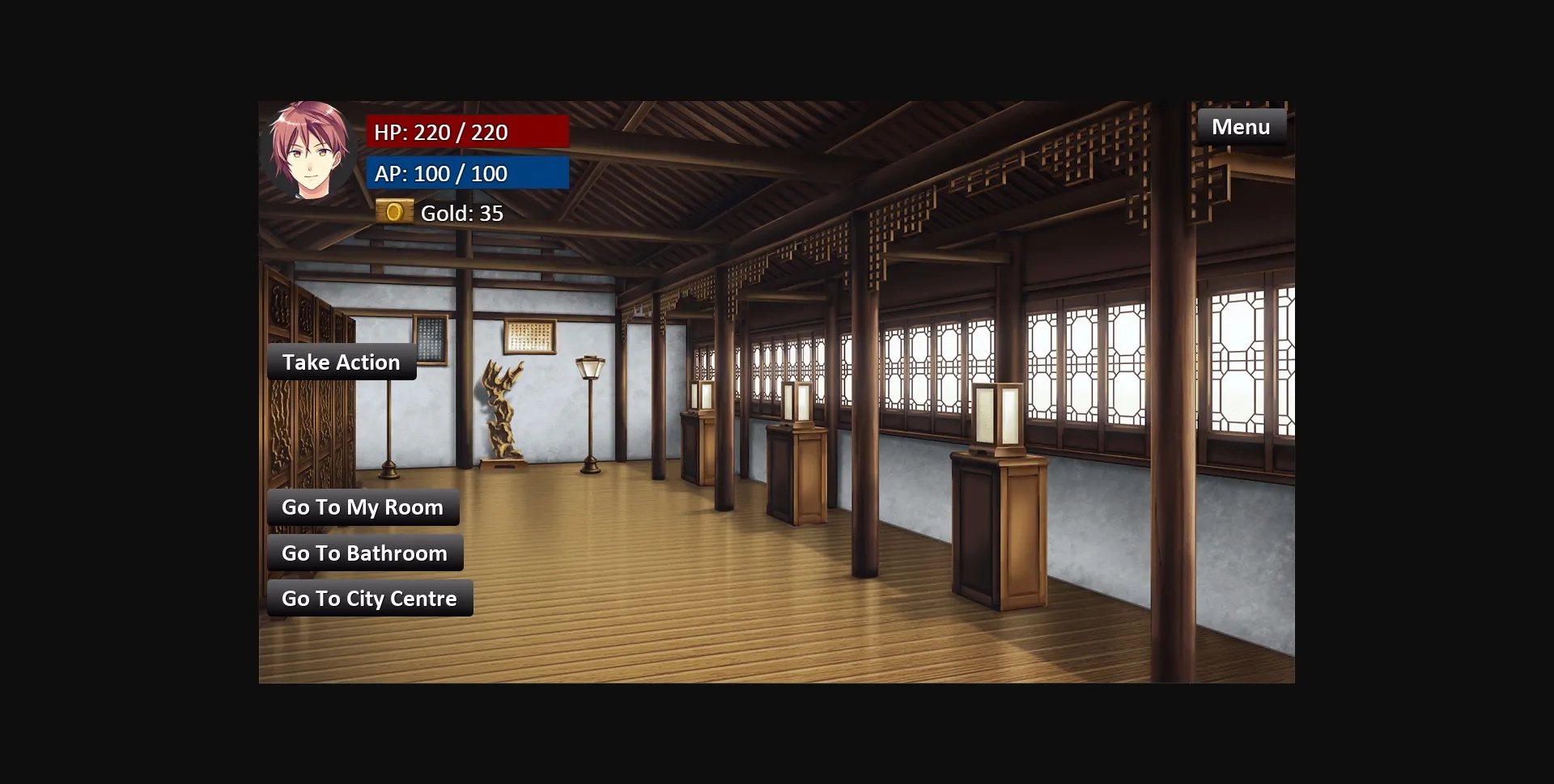Screen dimensions: 1554x784
Task: Select the HP: 220 / 220 display
Action: coord(468,132)
